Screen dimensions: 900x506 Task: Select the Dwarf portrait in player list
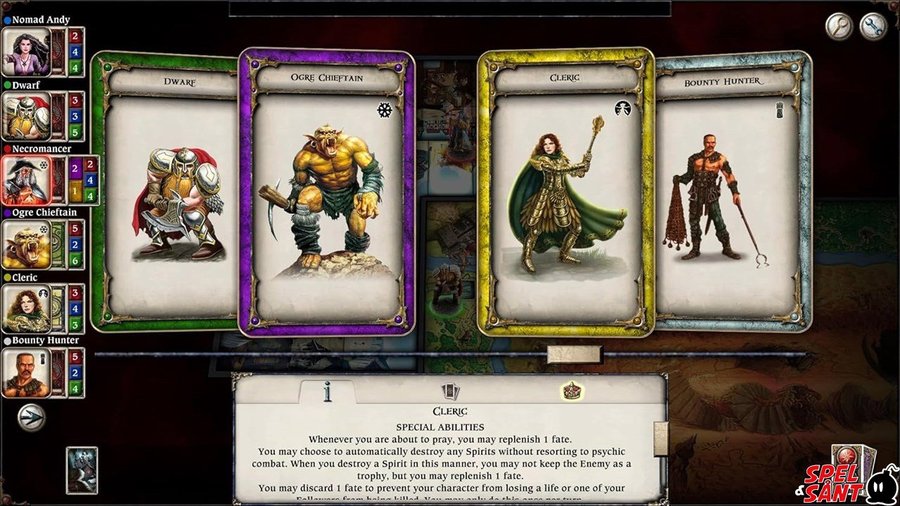coord(25,116)
